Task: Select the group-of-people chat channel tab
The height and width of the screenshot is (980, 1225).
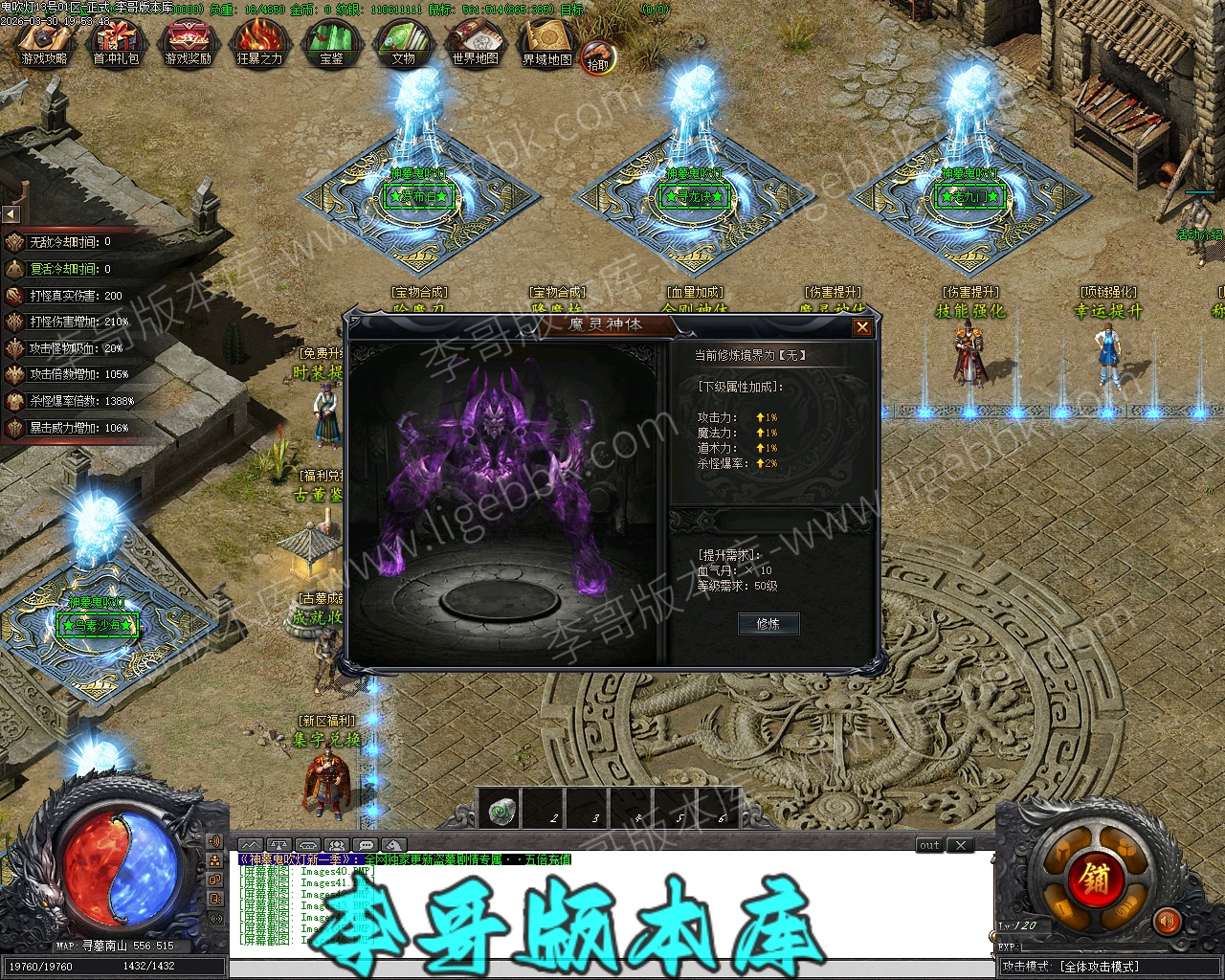Action: pos(336,845)
